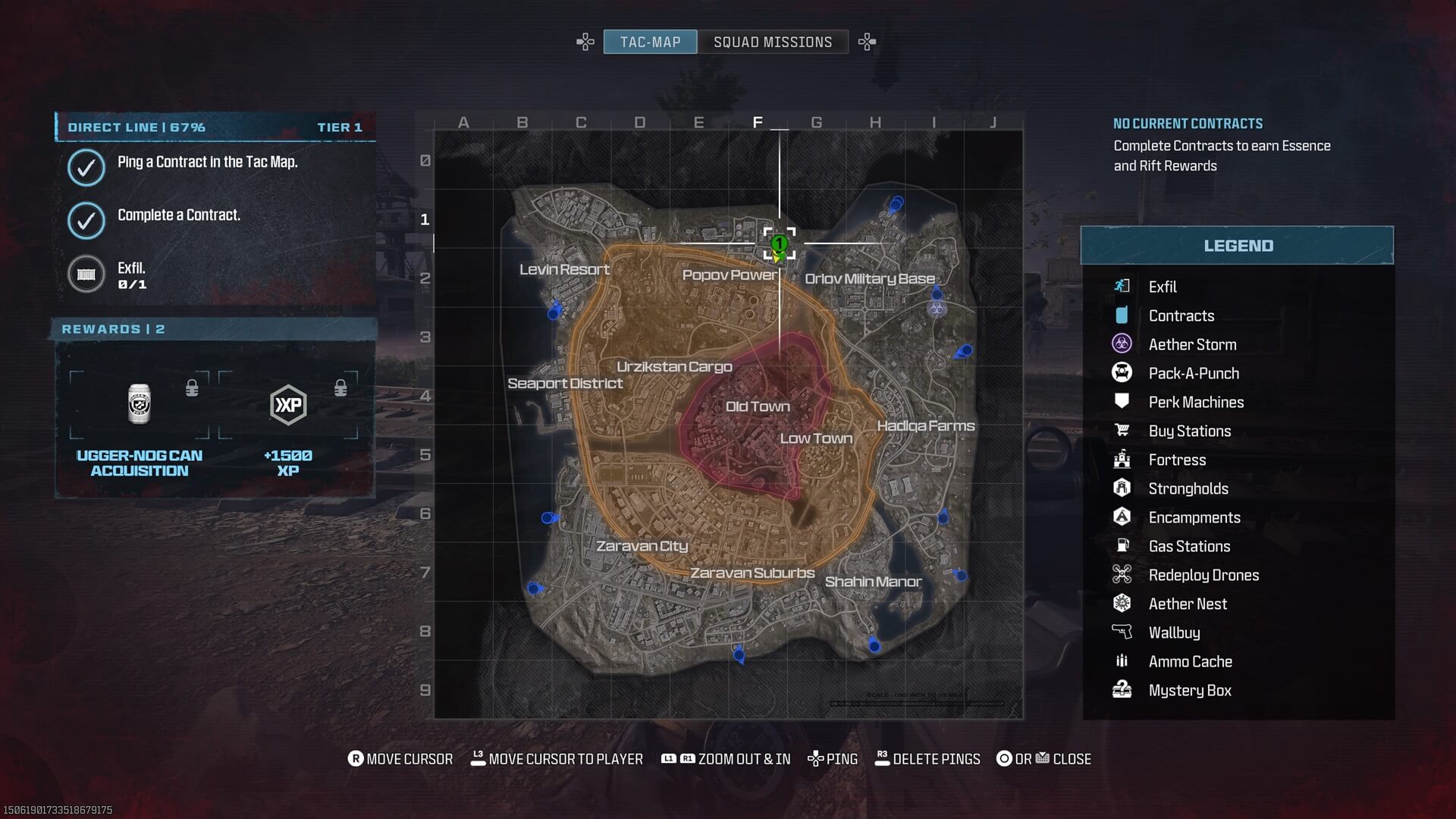Highlight Aether Storm in the legend
Image resolution: width=1456 pixels, height=819 pixels.
(x=1192, y=344)
